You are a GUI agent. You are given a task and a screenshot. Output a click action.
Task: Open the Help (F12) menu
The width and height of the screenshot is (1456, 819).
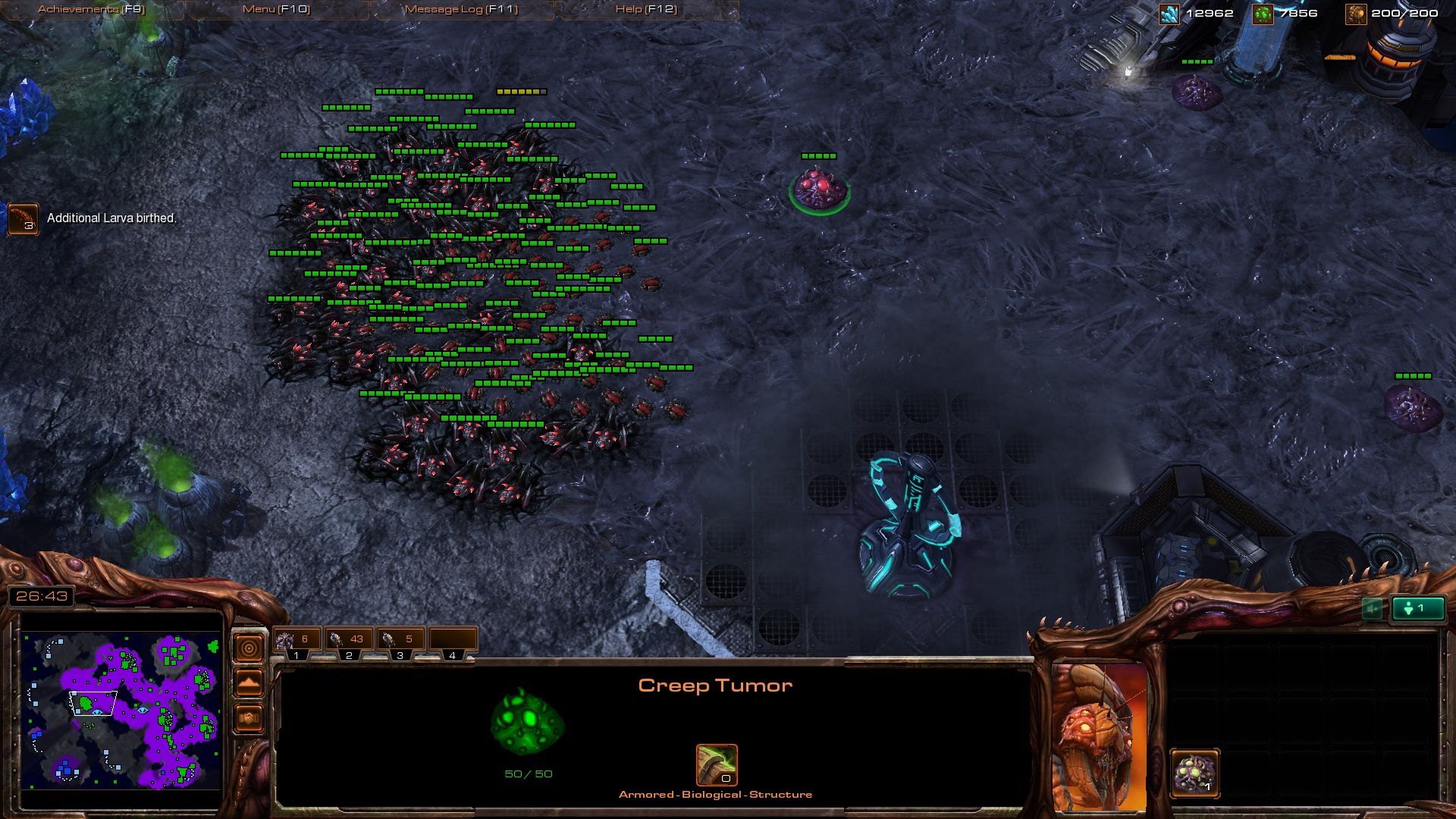pos(646,9)
